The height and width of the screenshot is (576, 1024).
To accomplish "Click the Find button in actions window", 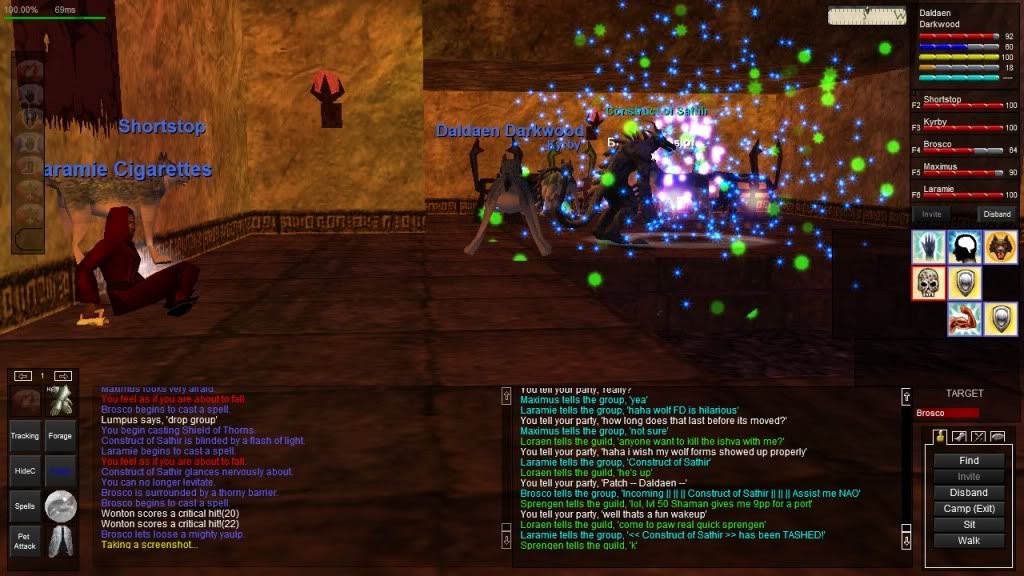I will (968, 461).
